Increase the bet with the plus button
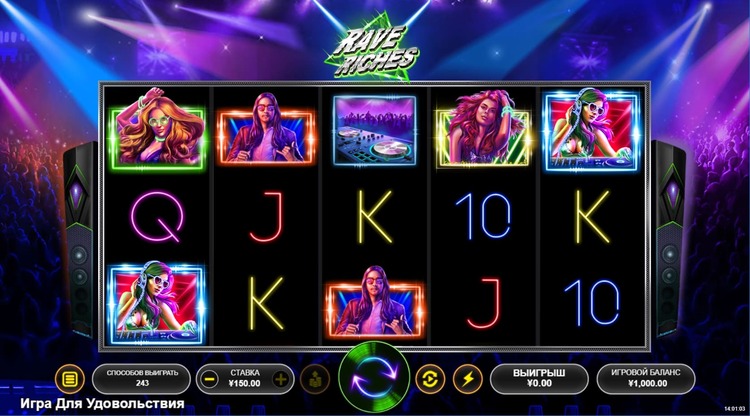This screenshot has width=750, height=416. (281, 379)
